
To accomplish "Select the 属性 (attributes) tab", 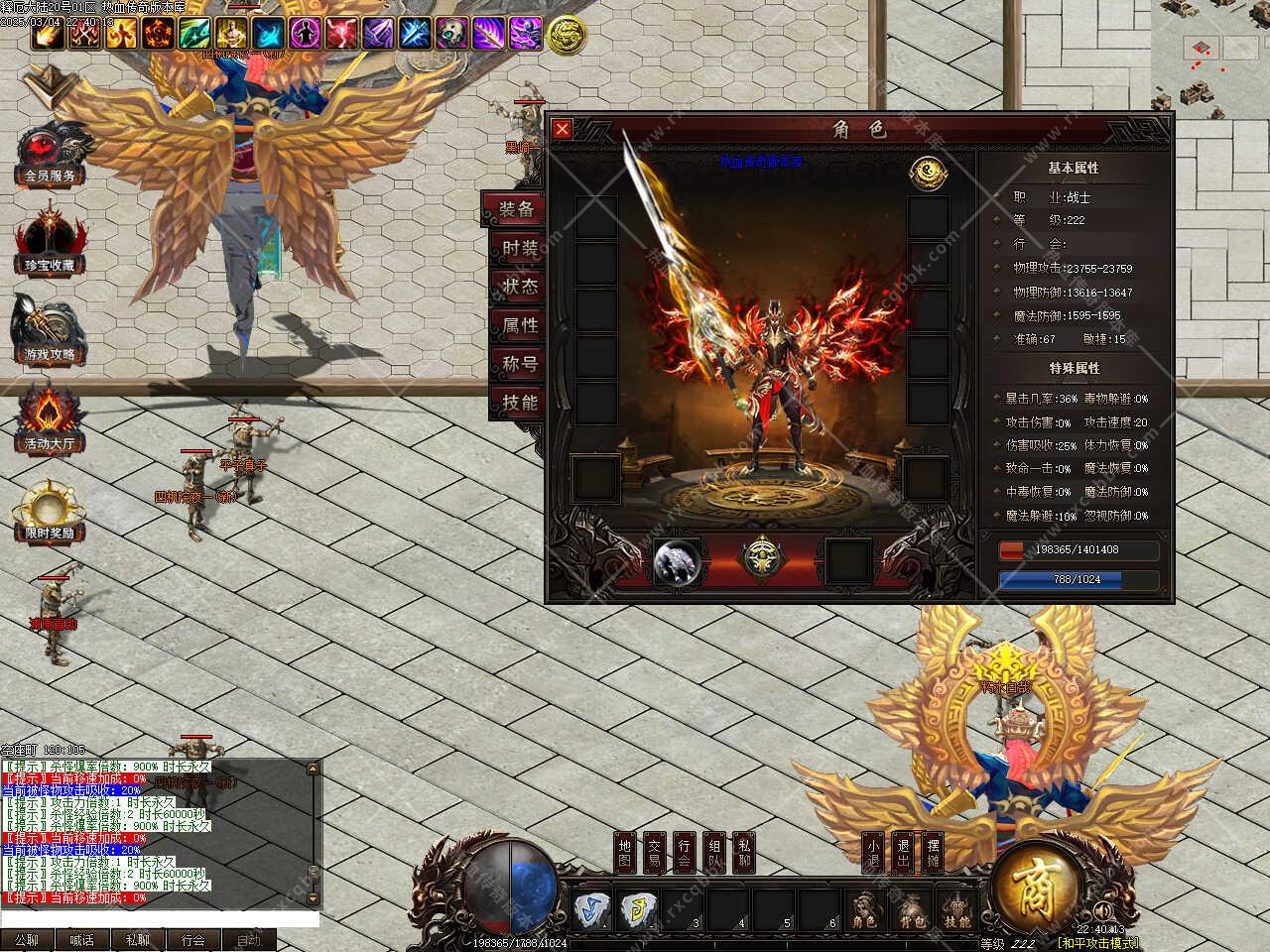I will coord(519,325).
